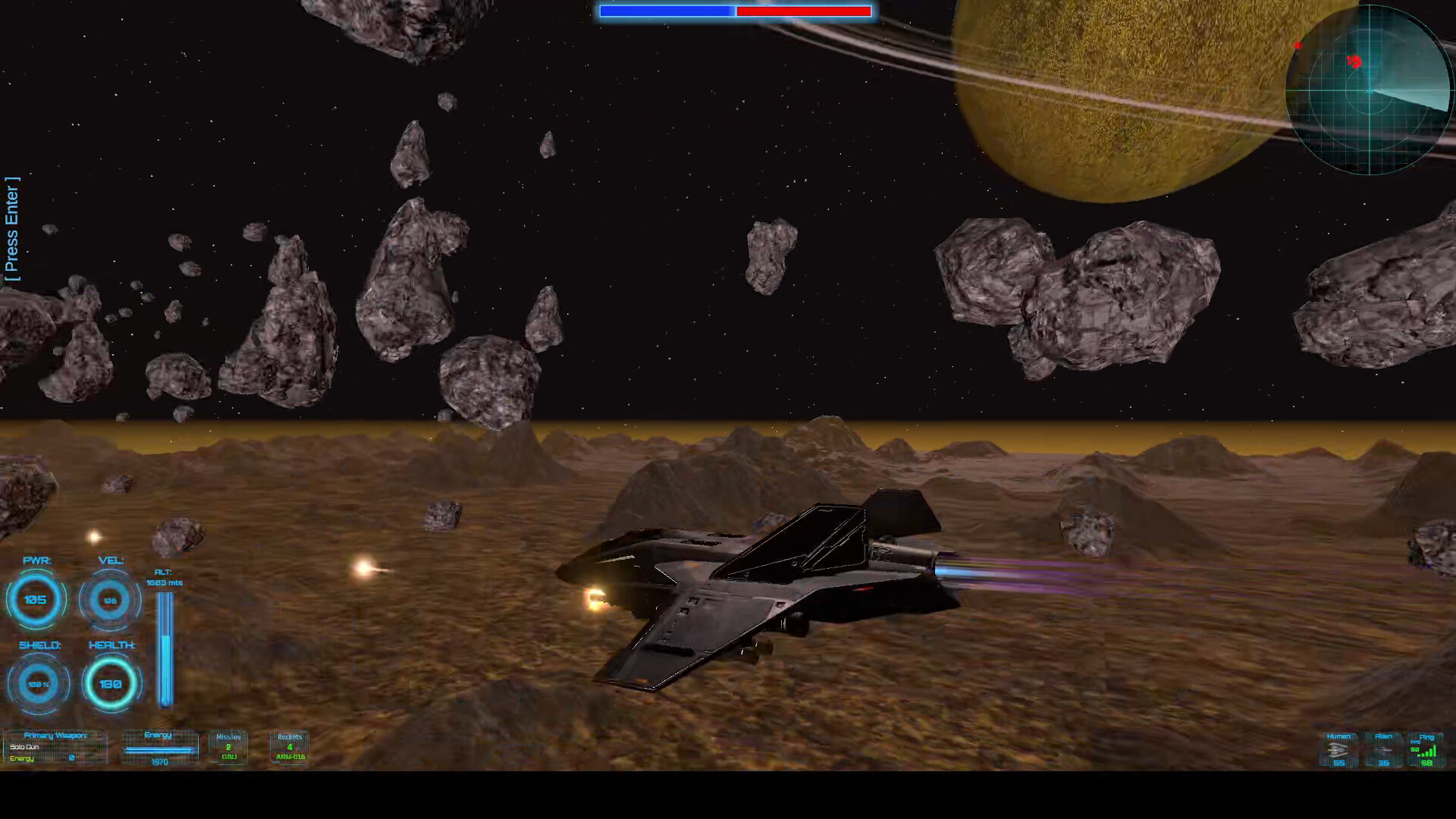Screen dimensions: 1456x819
Task: Open the GBU Missiles ammo panel
Action: click(228, 747)
